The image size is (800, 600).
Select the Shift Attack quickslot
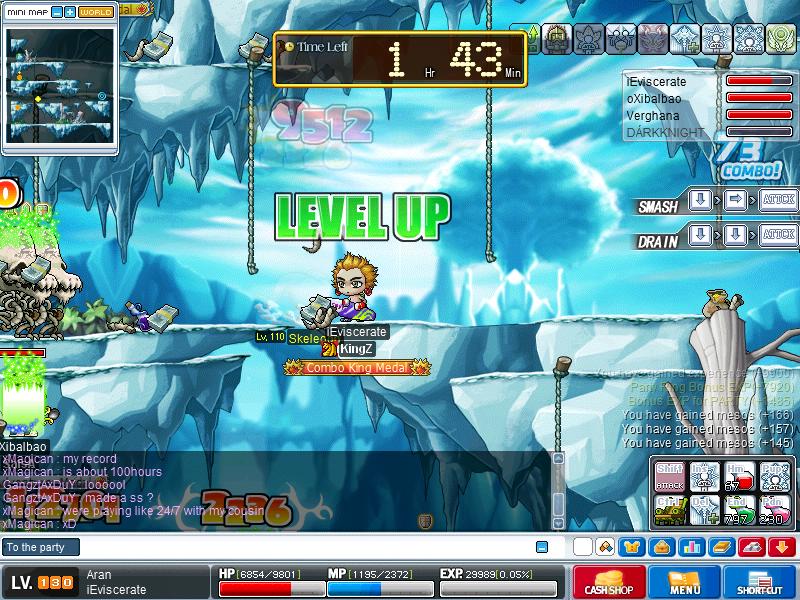(x=670, y=477)
